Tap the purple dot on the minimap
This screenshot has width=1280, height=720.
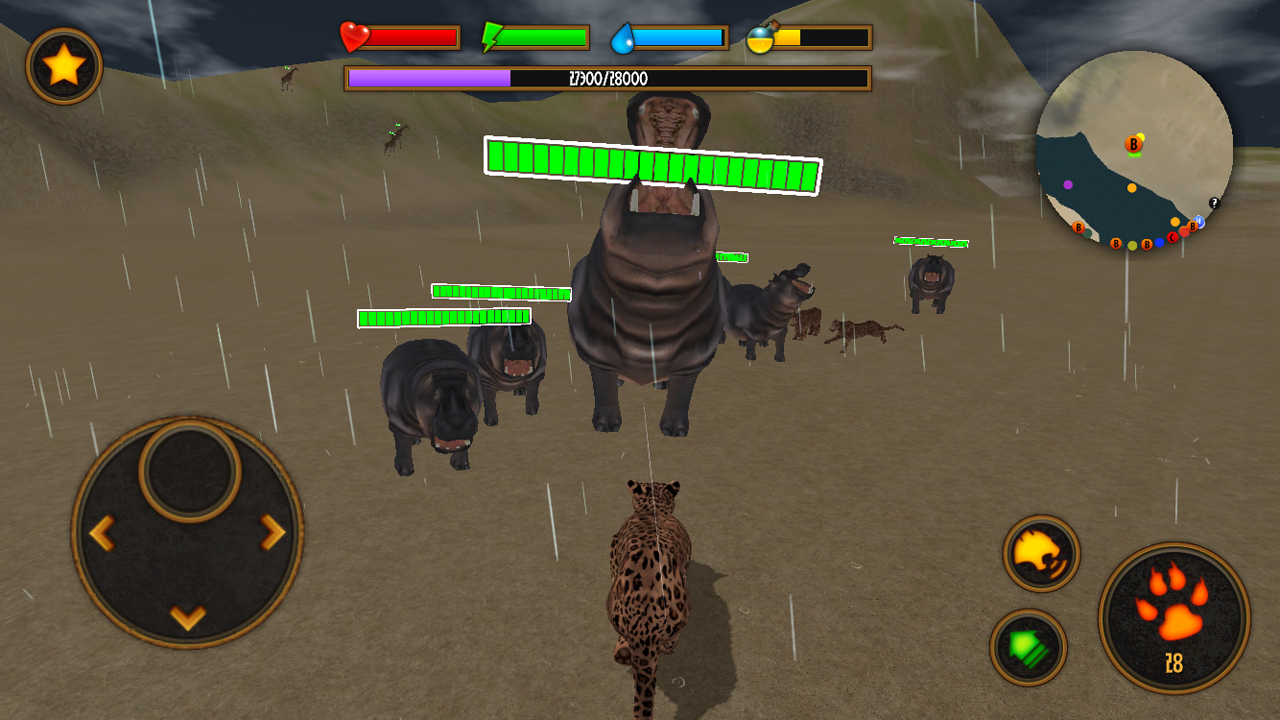(1068, 184)
